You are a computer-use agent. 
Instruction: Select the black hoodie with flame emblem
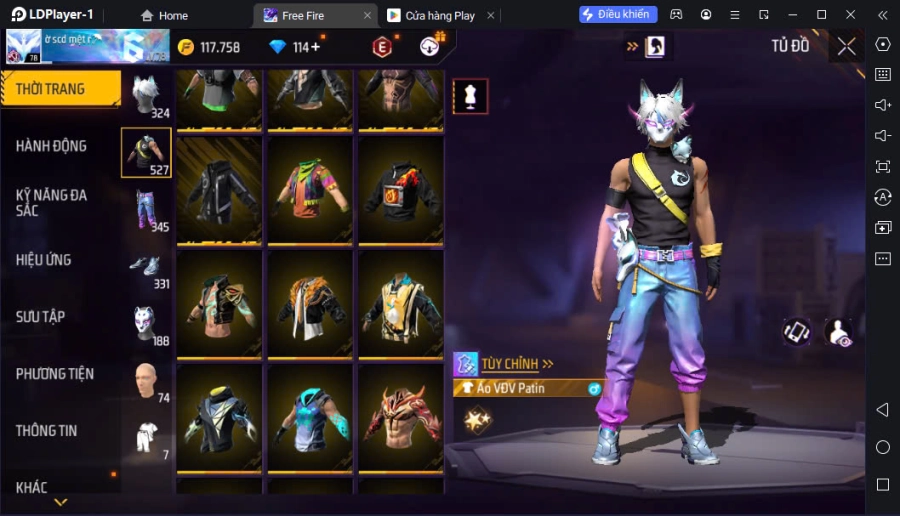[x=401, y=190]
